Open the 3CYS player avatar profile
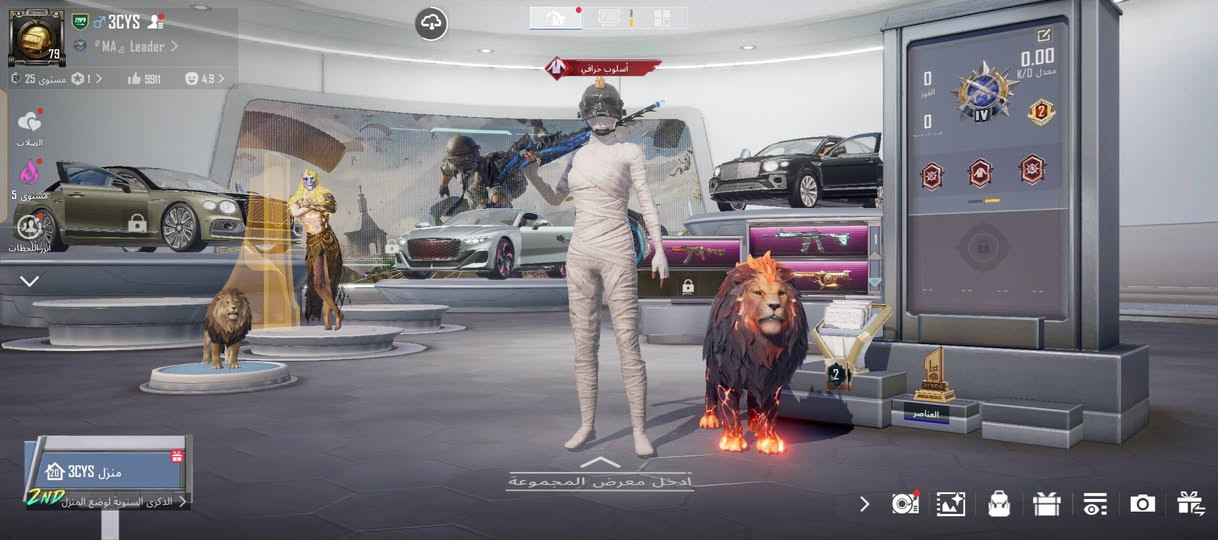 pos(36,37)
